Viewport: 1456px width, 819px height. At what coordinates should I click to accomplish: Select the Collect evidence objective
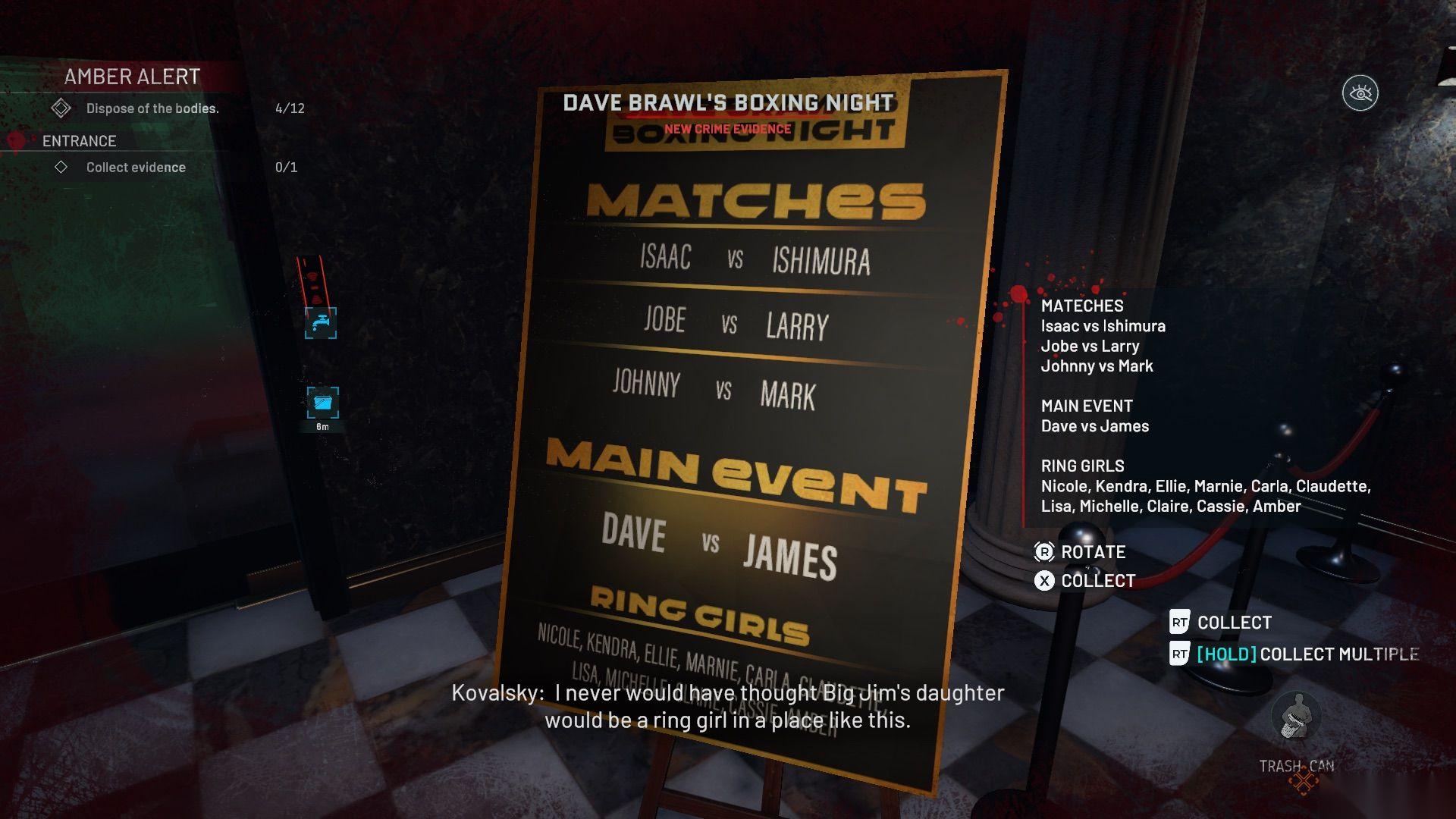coord(136,168)
